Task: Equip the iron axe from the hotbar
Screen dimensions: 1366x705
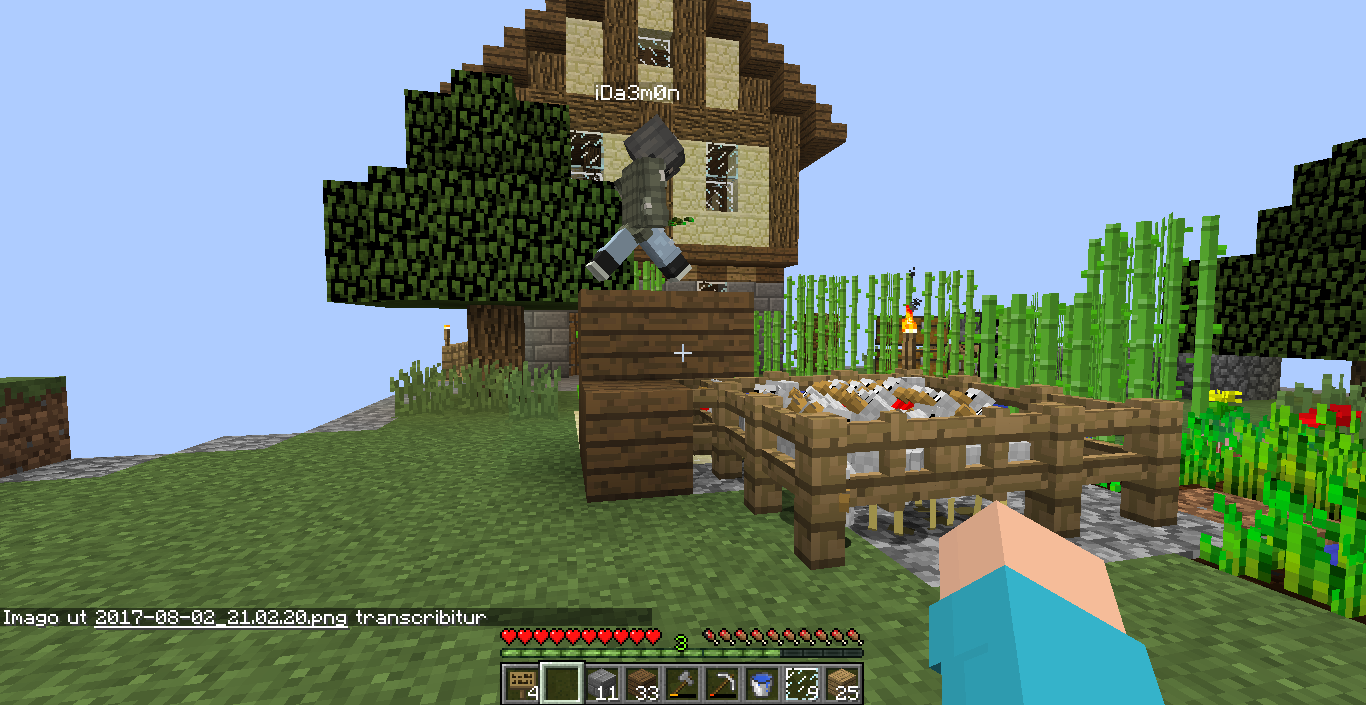Action: pos(681,684)
